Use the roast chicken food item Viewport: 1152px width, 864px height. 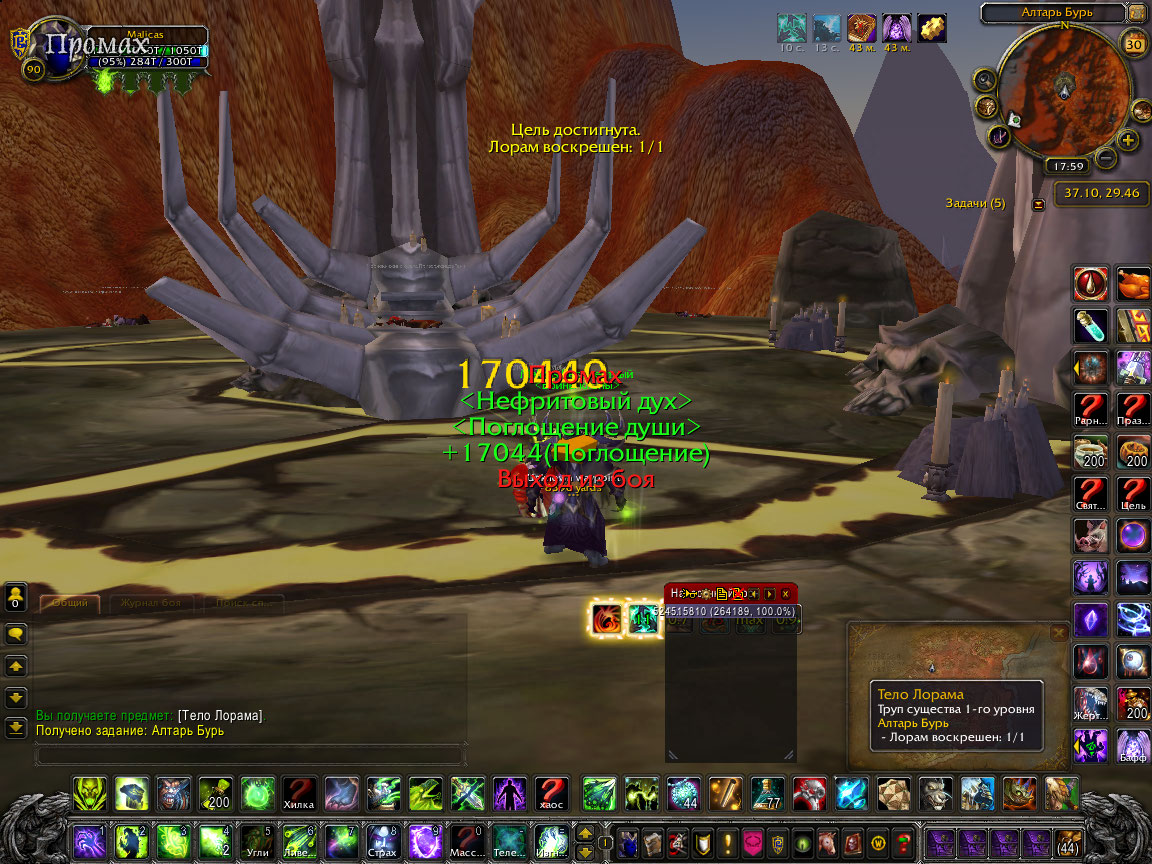point(1133,284)
